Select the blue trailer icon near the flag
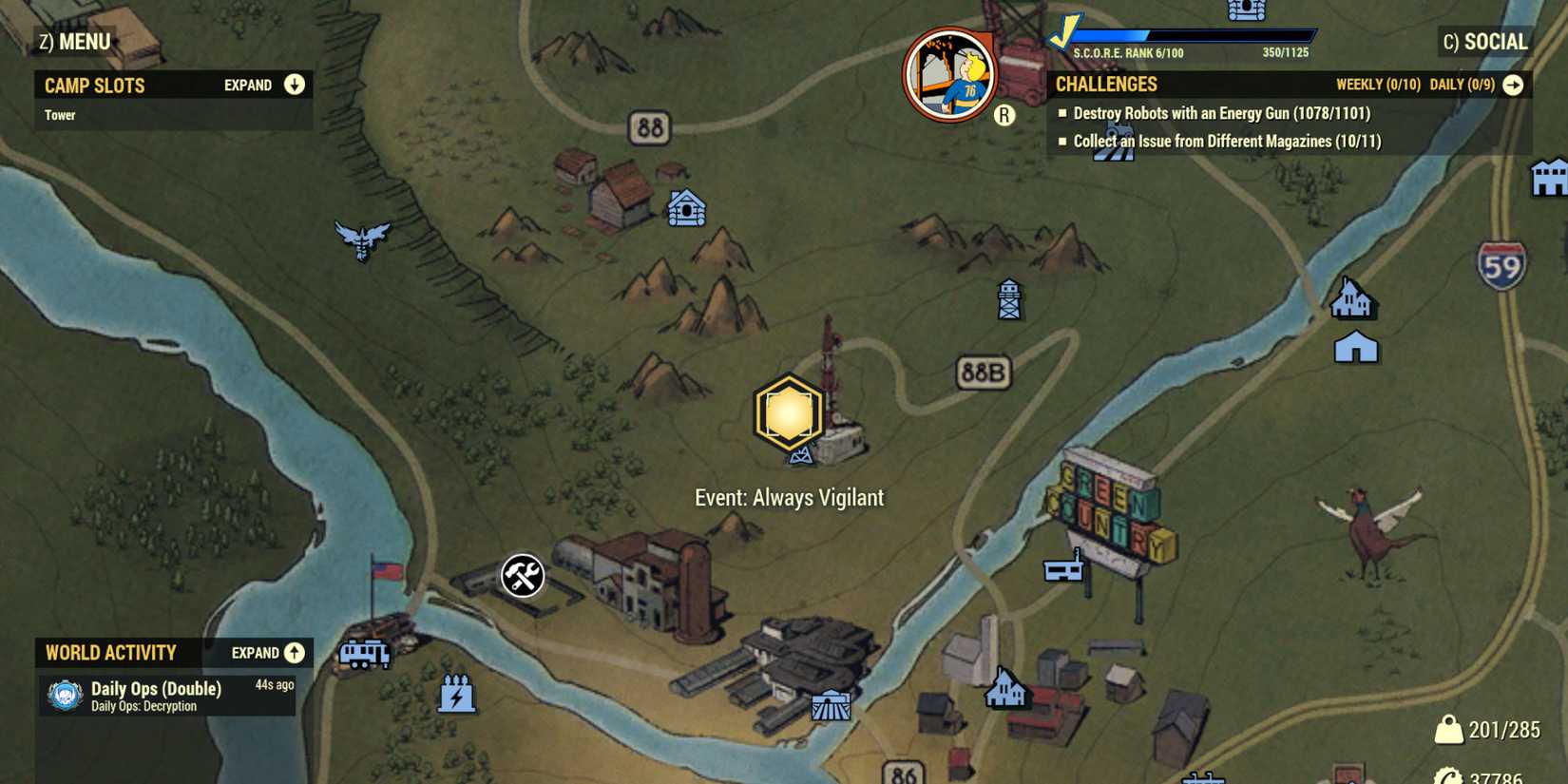 (x=364, y=655)
